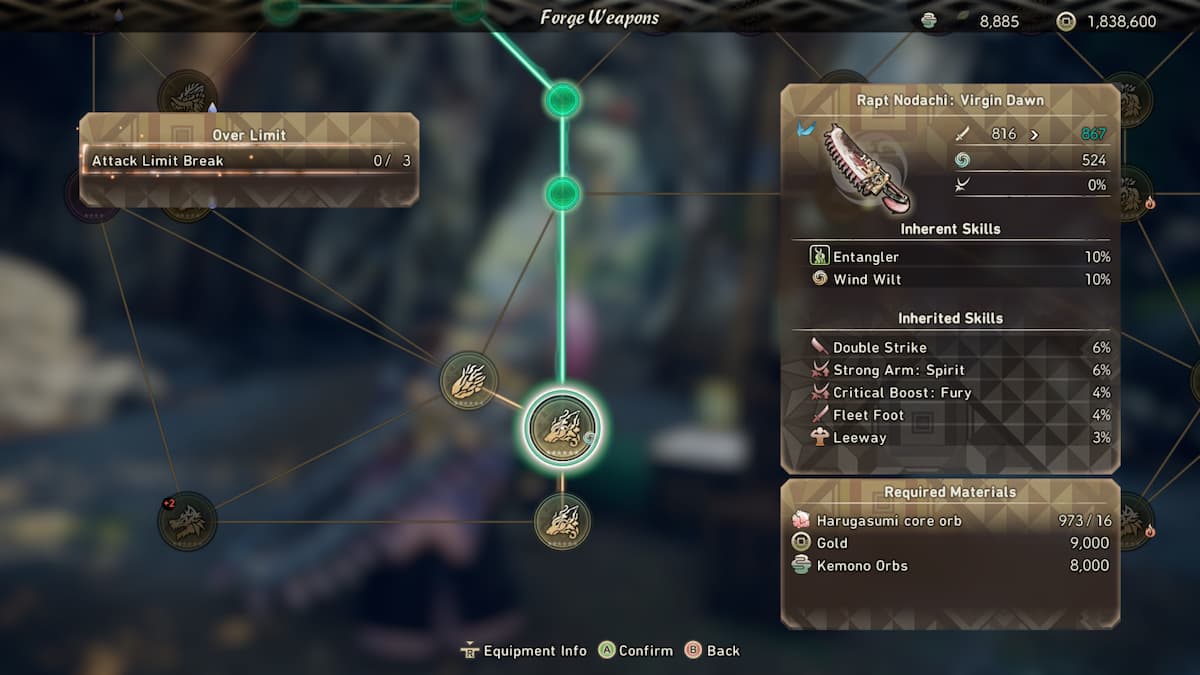Select the Harugasumi core orb material row

pos(950,521)
